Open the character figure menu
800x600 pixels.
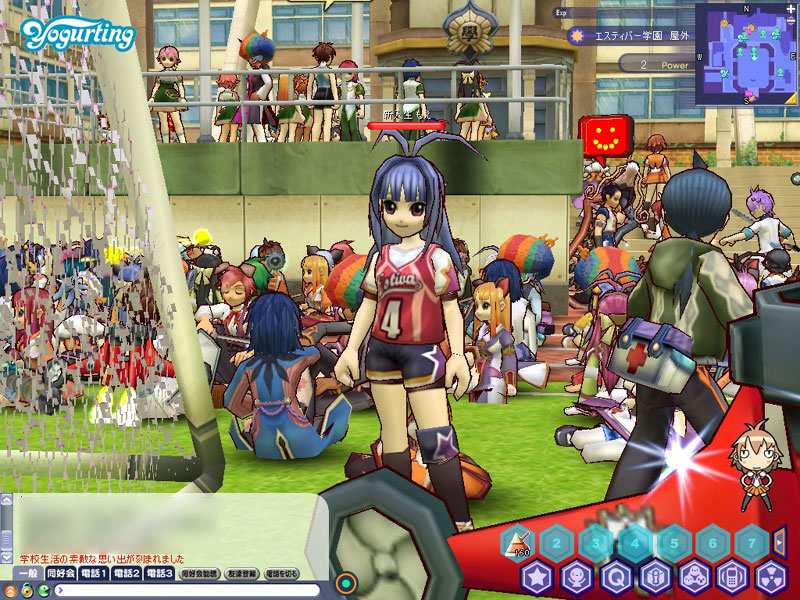click(x=577, y=577)
